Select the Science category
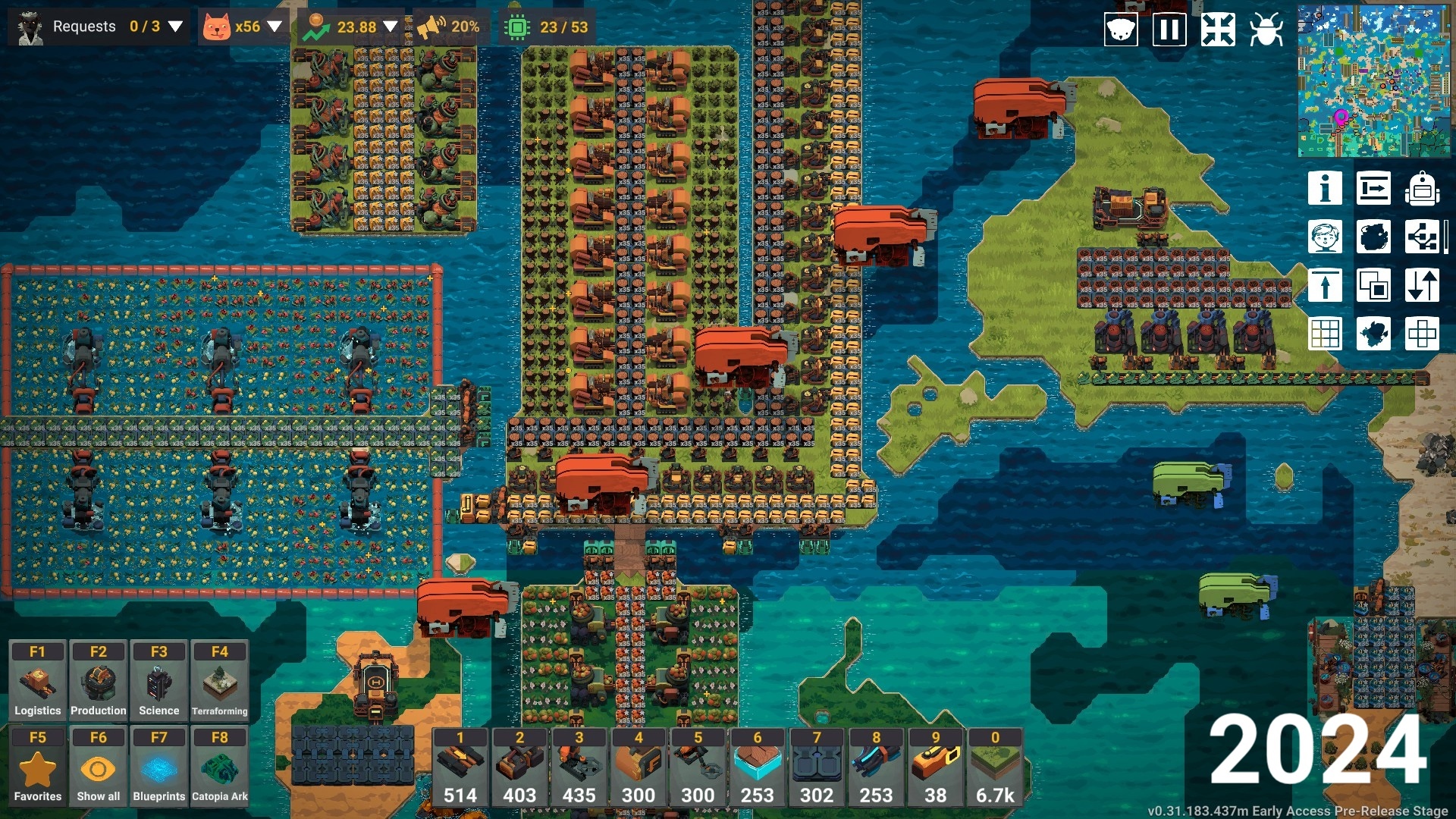 [159, 680]
